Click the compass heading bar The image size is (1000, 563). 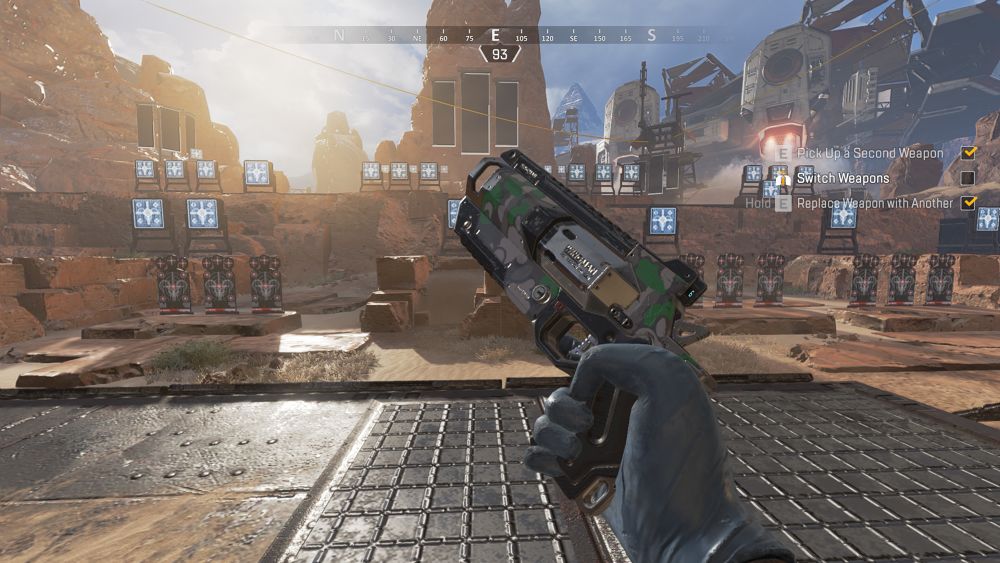click(500, 36)
